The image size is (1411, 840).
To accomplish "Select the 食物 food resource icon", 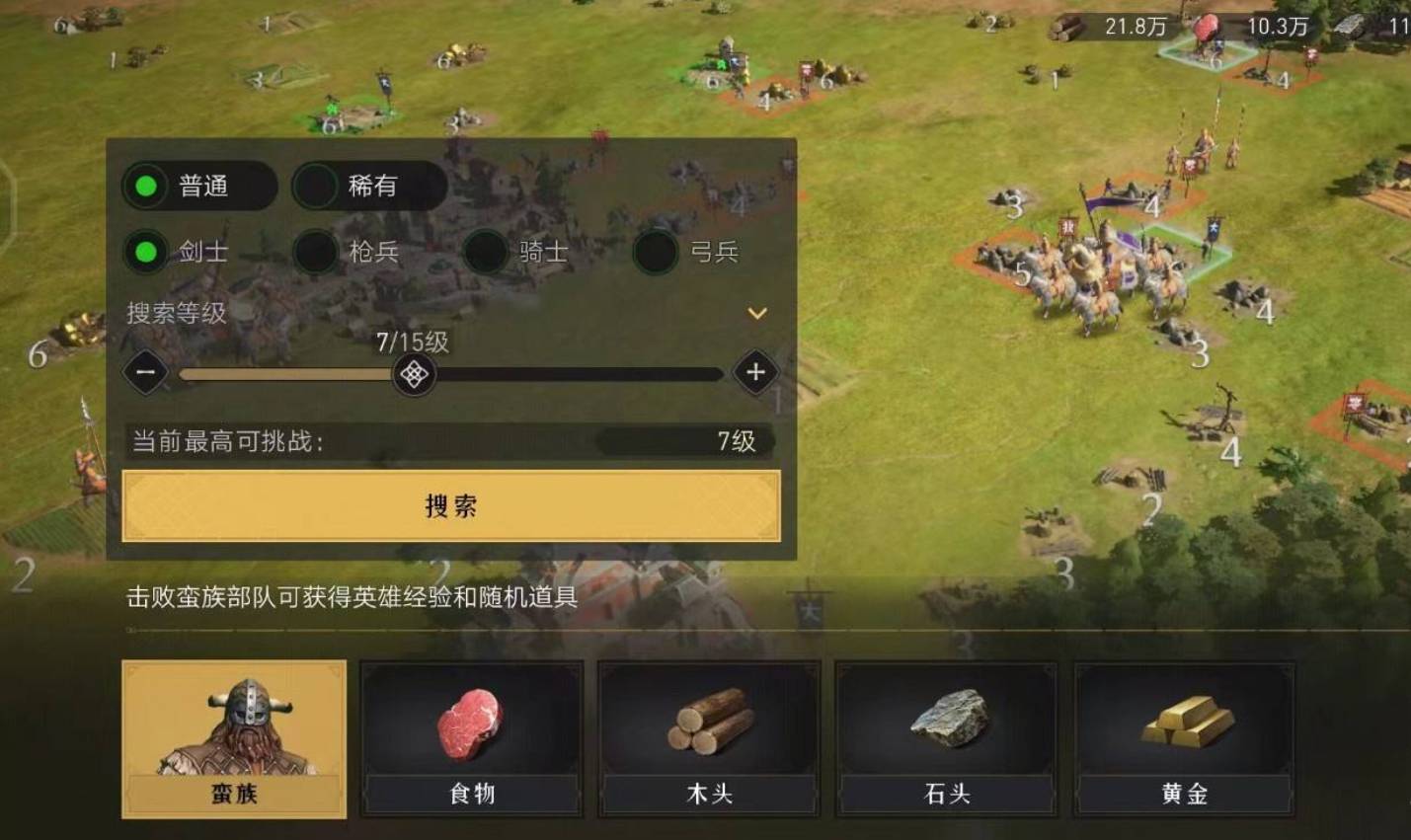I will pyautogui.click(x=471, y=725).
